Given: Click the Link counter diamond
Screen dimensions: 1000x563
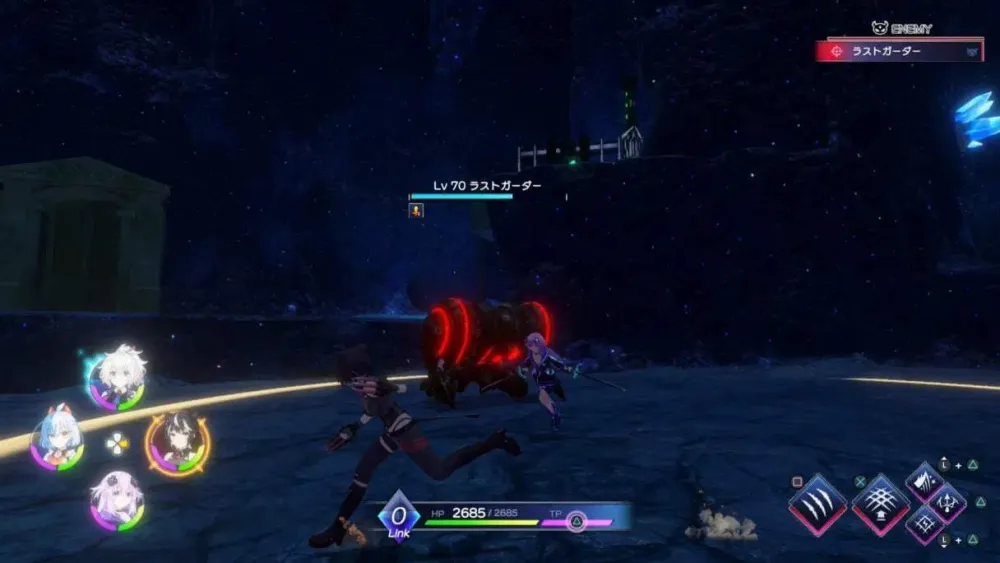Looking at the screenshot, I should click(398, 513).
